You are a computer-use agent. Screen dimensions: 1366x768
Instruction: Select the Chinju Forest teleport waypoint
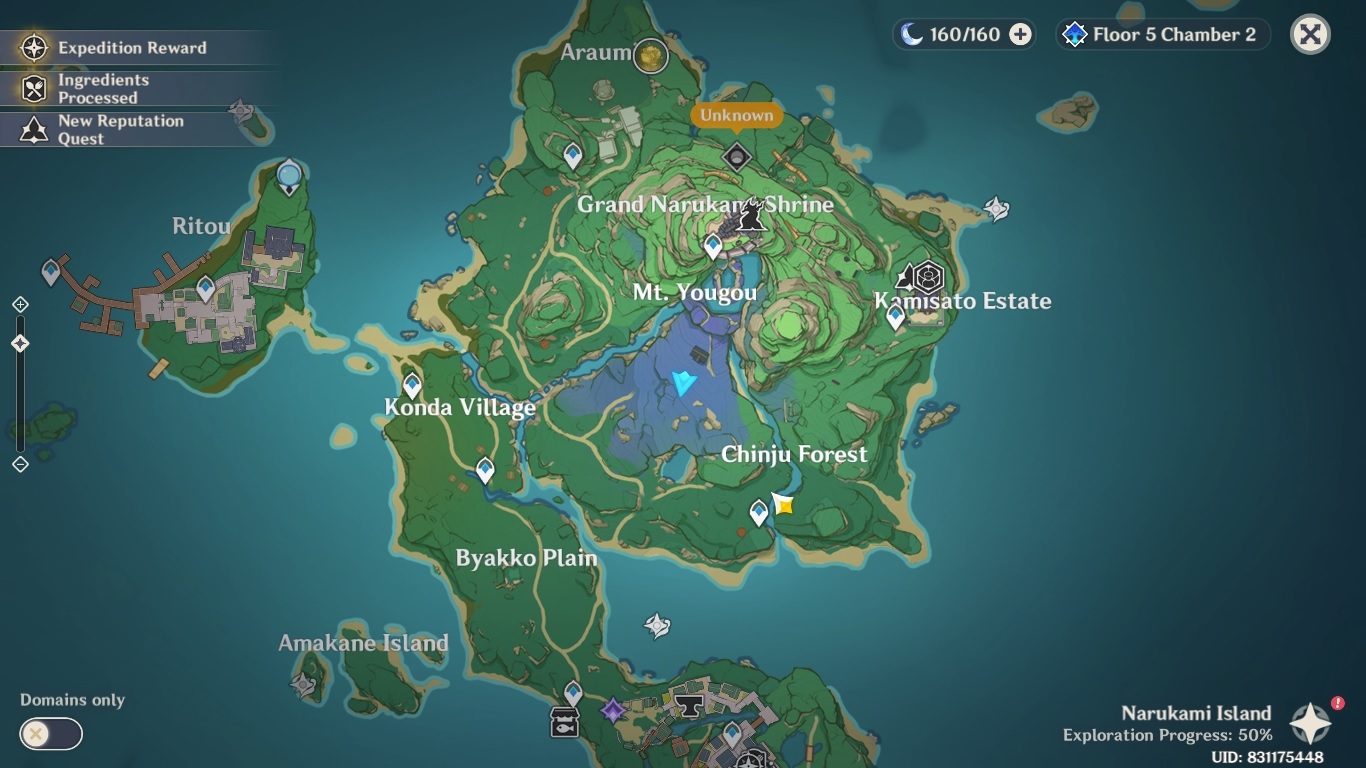(759, 513)
